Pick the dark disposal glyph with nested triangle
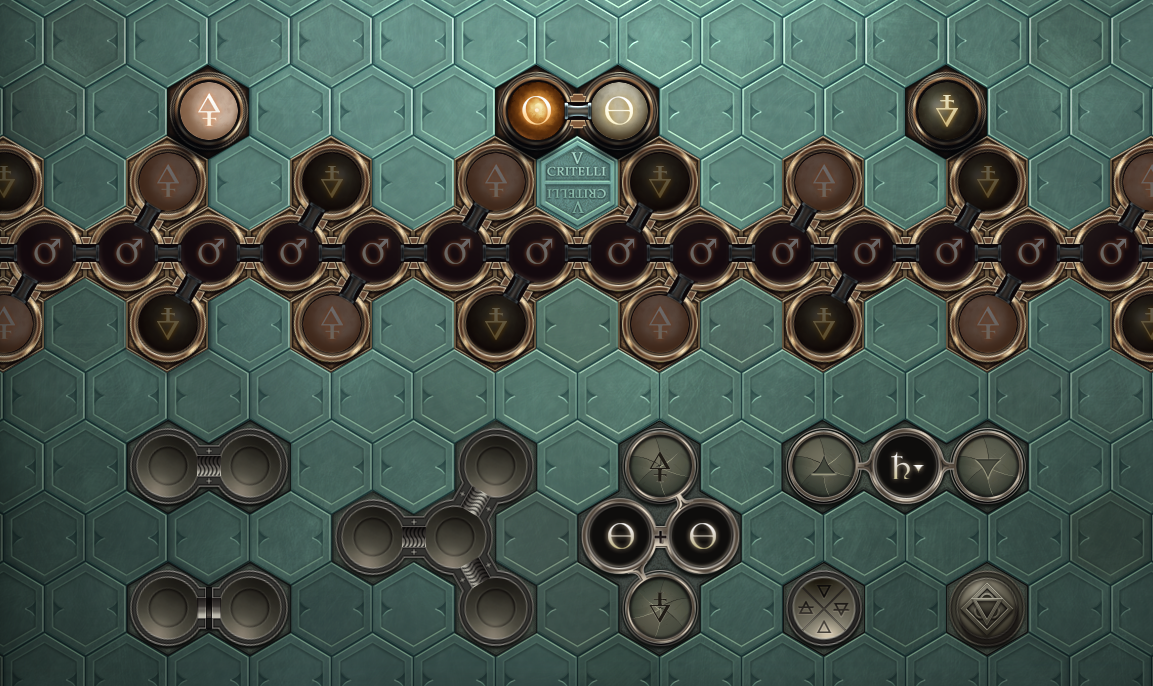The height and width of the screenshot is (686, 1153). (x=986, y=608)
